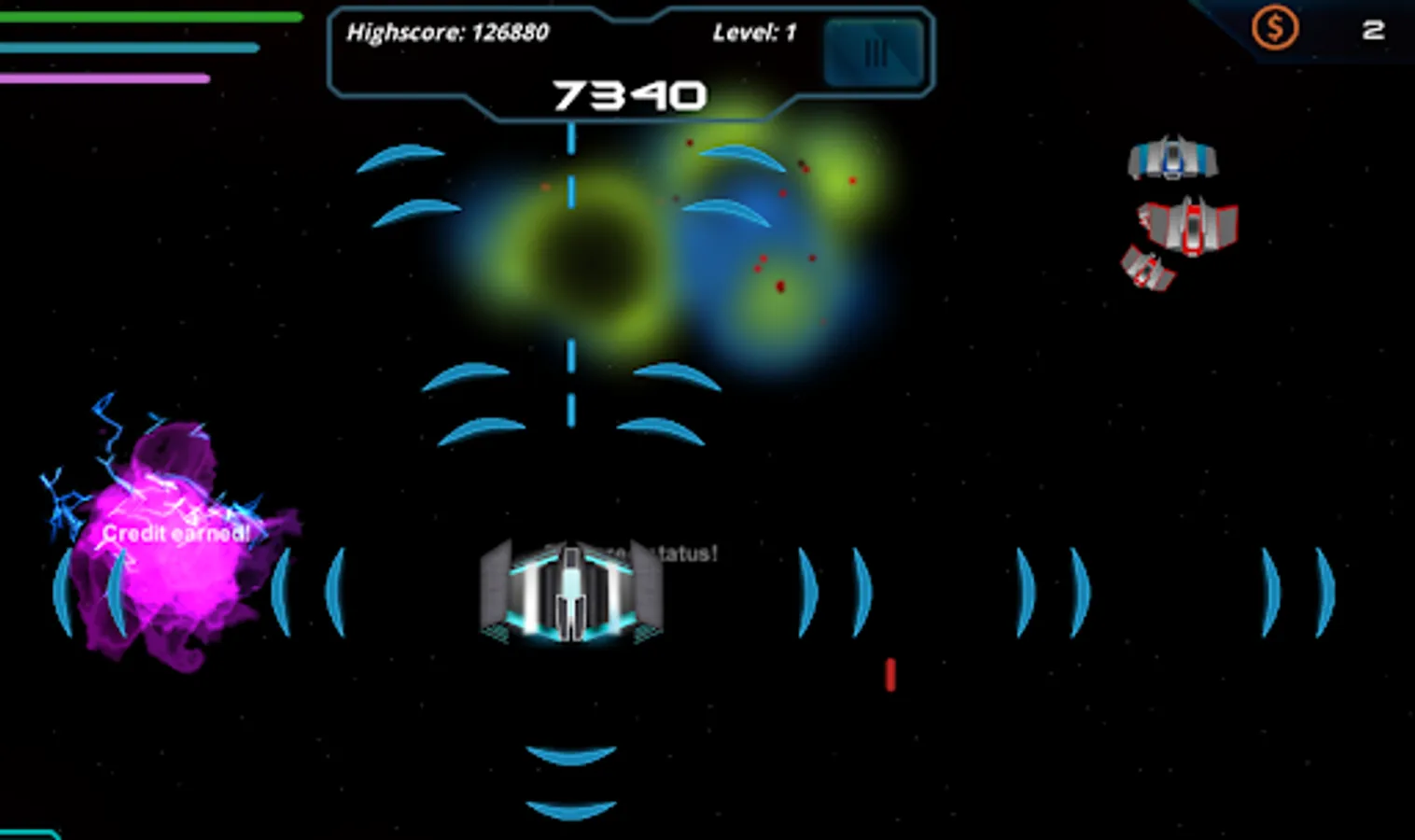This screenshot has height=840, width=1415.
Task: Click the small tilted red enemy fighter
Action: click(1149, 269)
